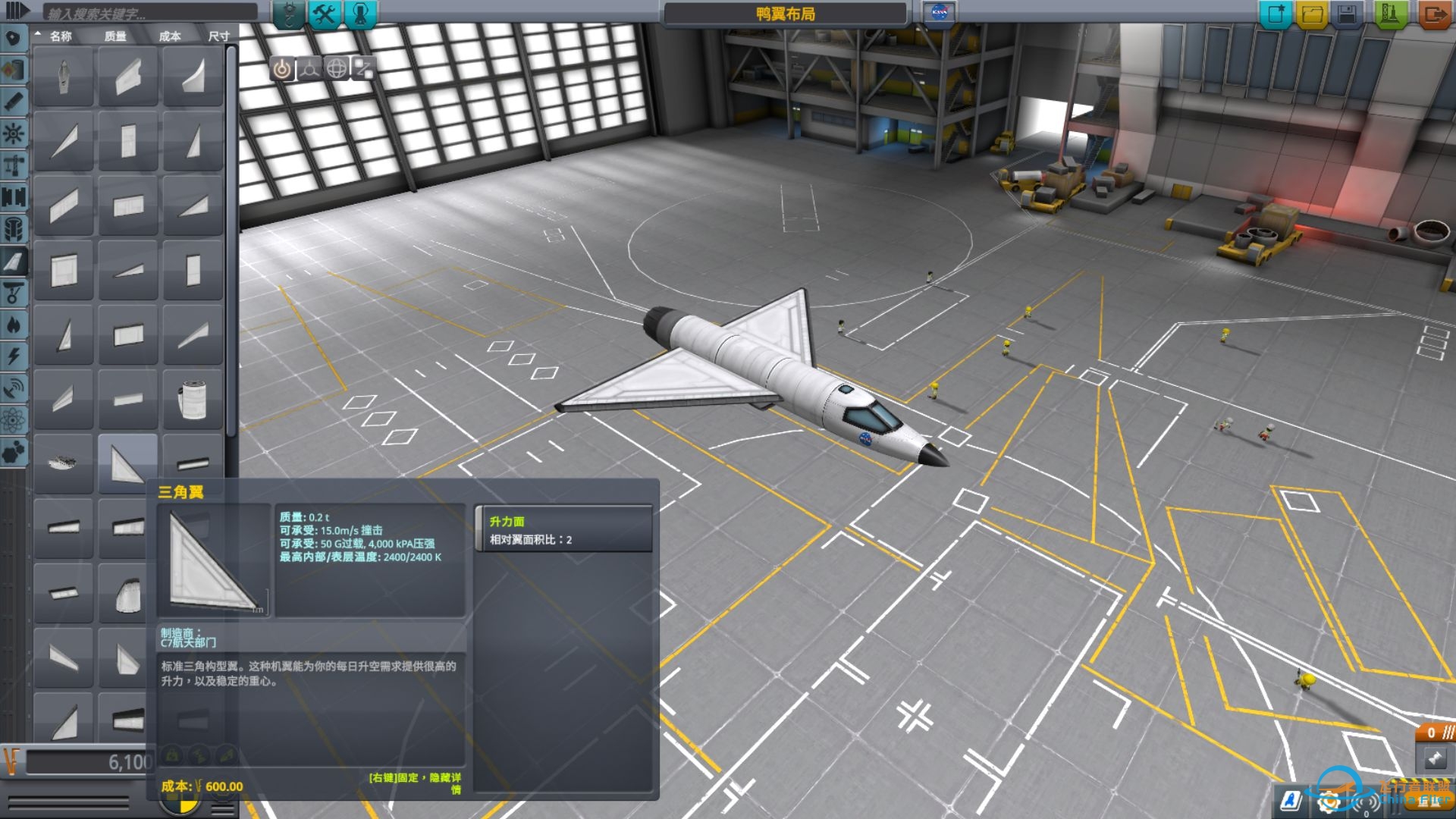Toggle the globe-shaped editor overlay button
The image size is (1456, 819).
point(336,69)
